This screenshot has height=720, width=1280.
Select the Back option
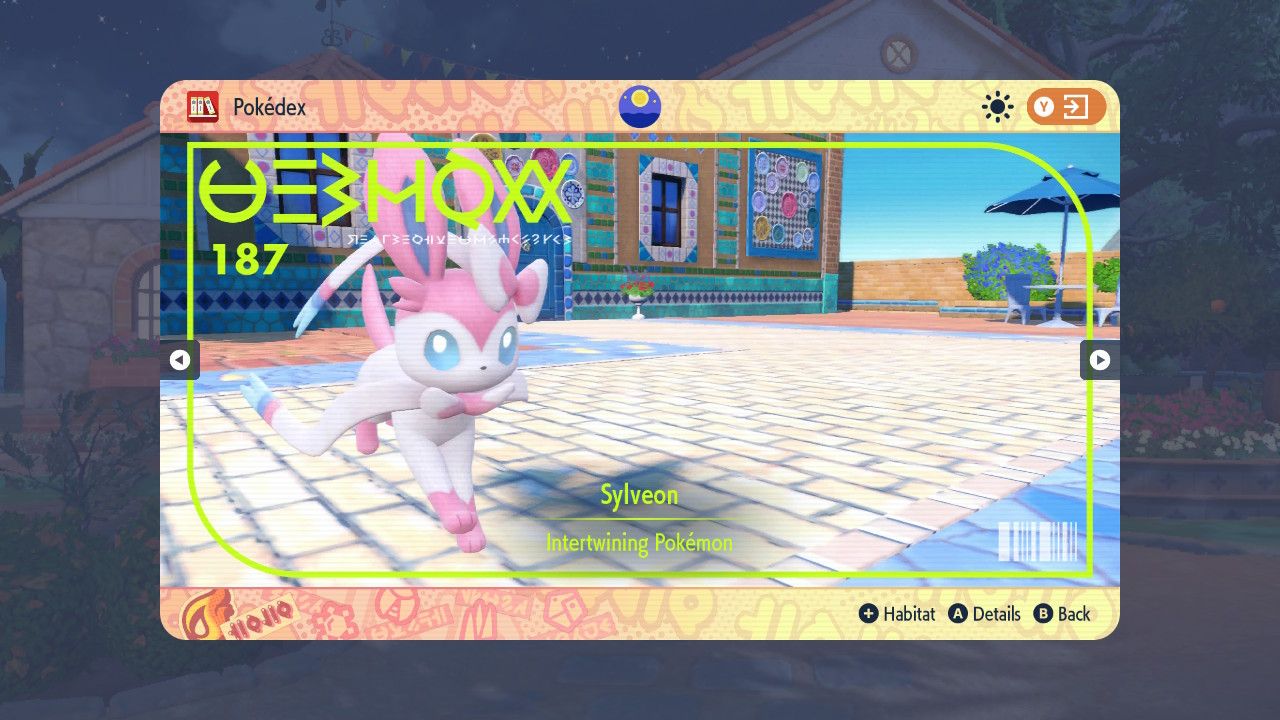click(x=1062, y=614)
